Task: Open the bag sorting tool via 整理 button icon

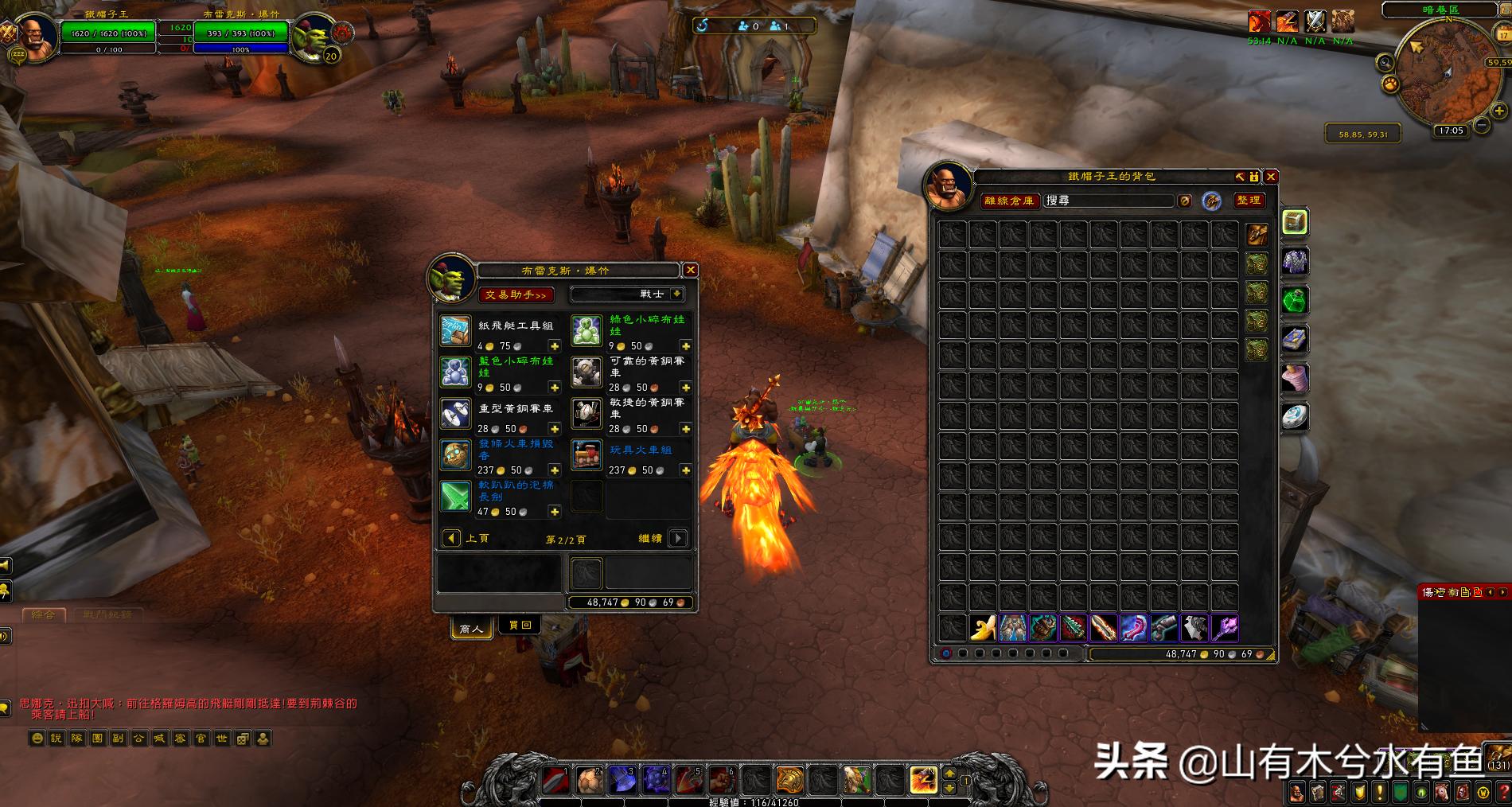Action: 1251,201
